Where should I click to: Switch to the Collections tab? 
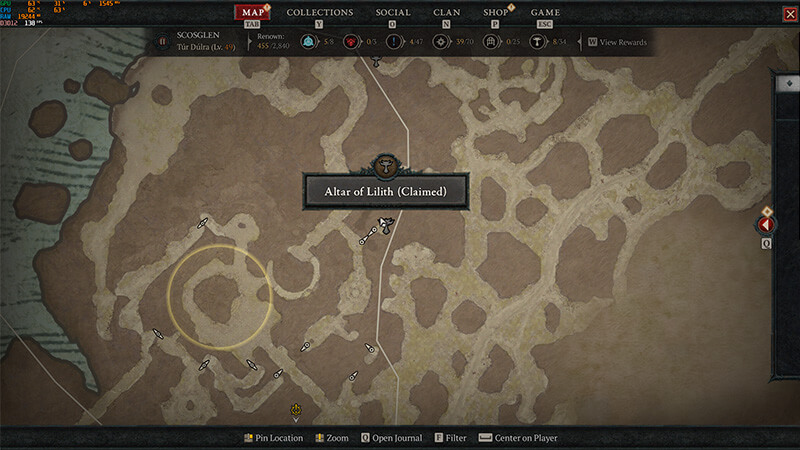pyautogui.click(x=320, y=13)
